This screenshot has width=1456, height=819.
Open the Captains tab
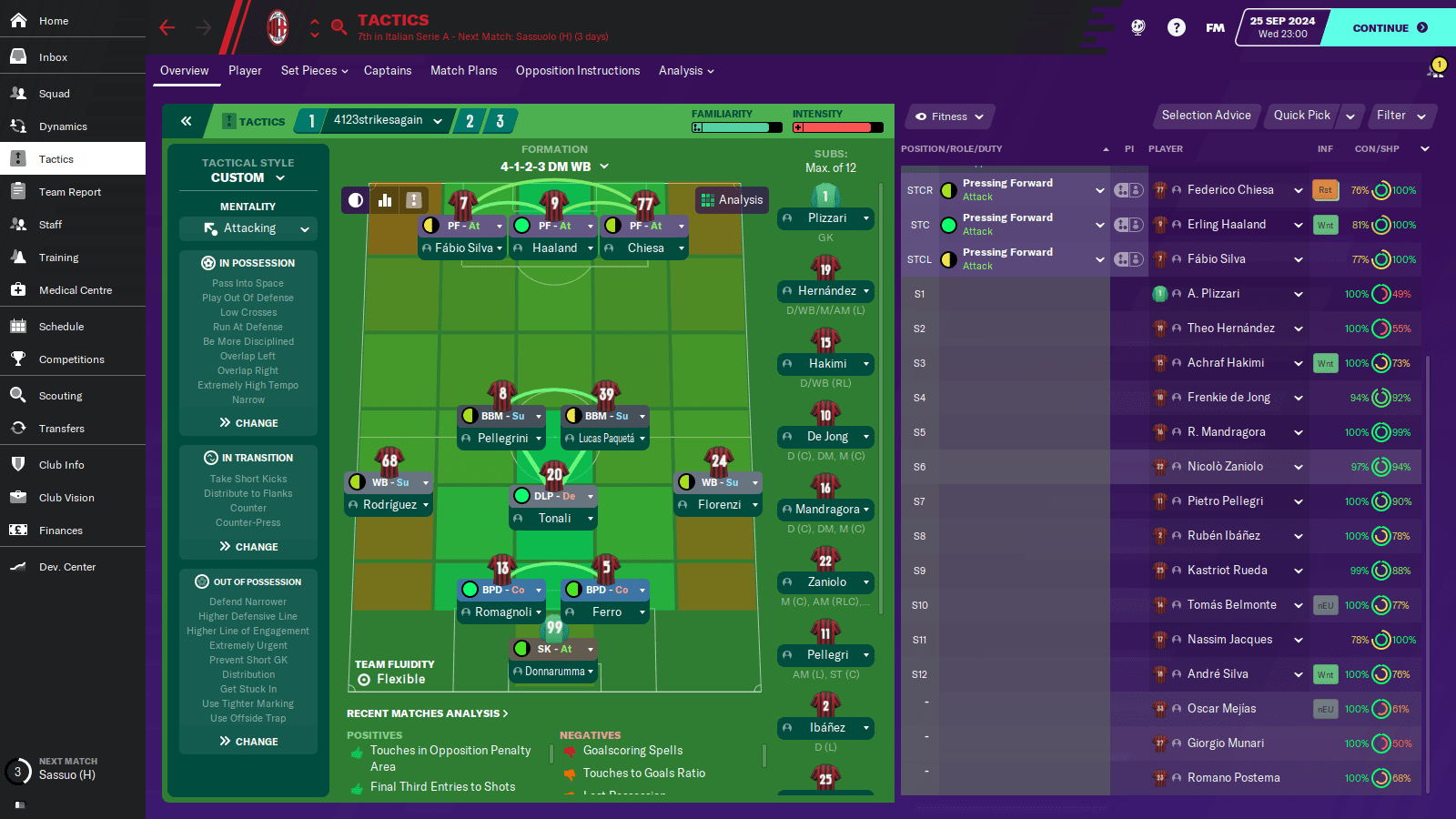click(x=388, y=71)
